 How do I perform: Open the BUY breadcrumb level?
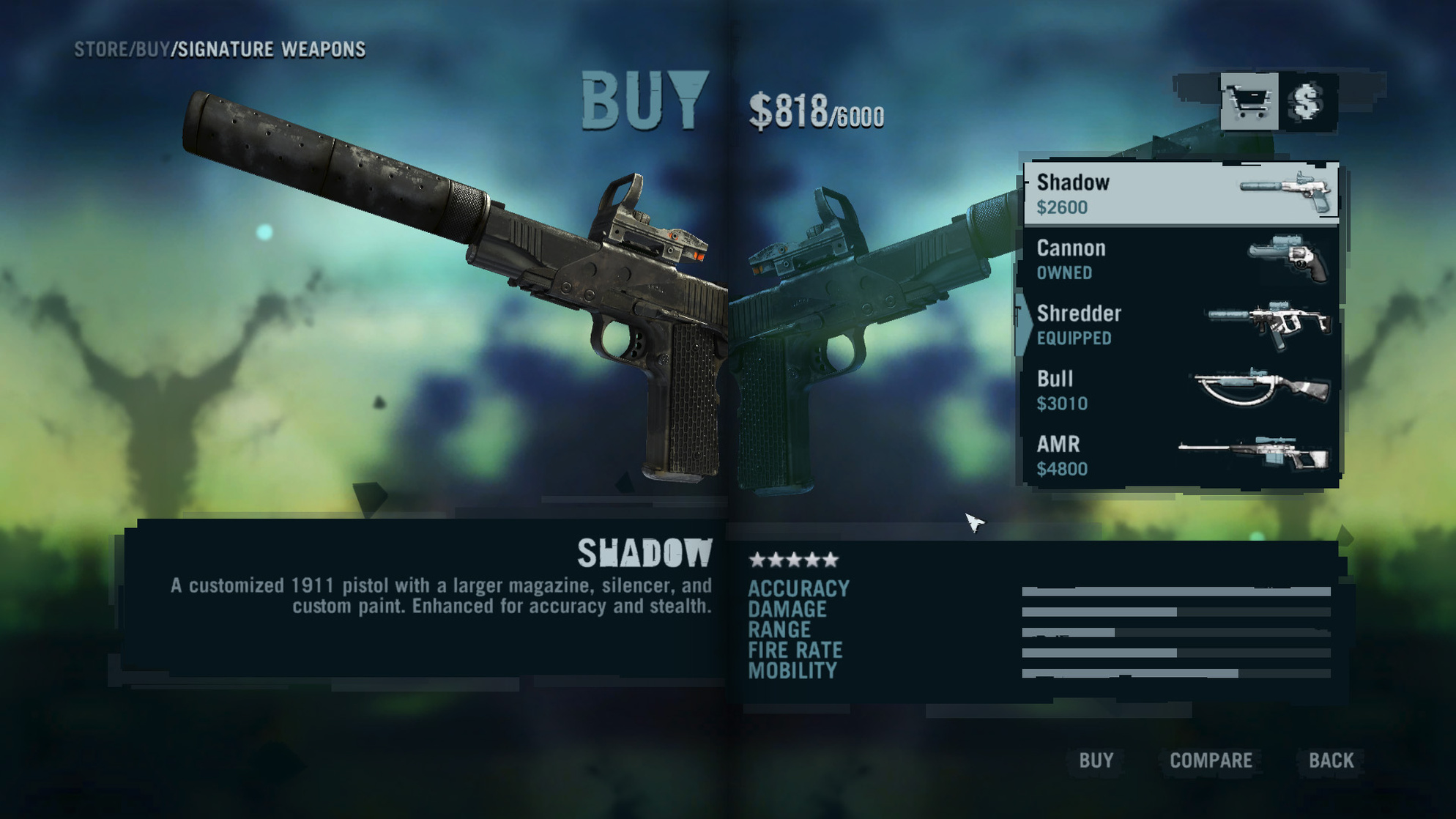[152, 50]
